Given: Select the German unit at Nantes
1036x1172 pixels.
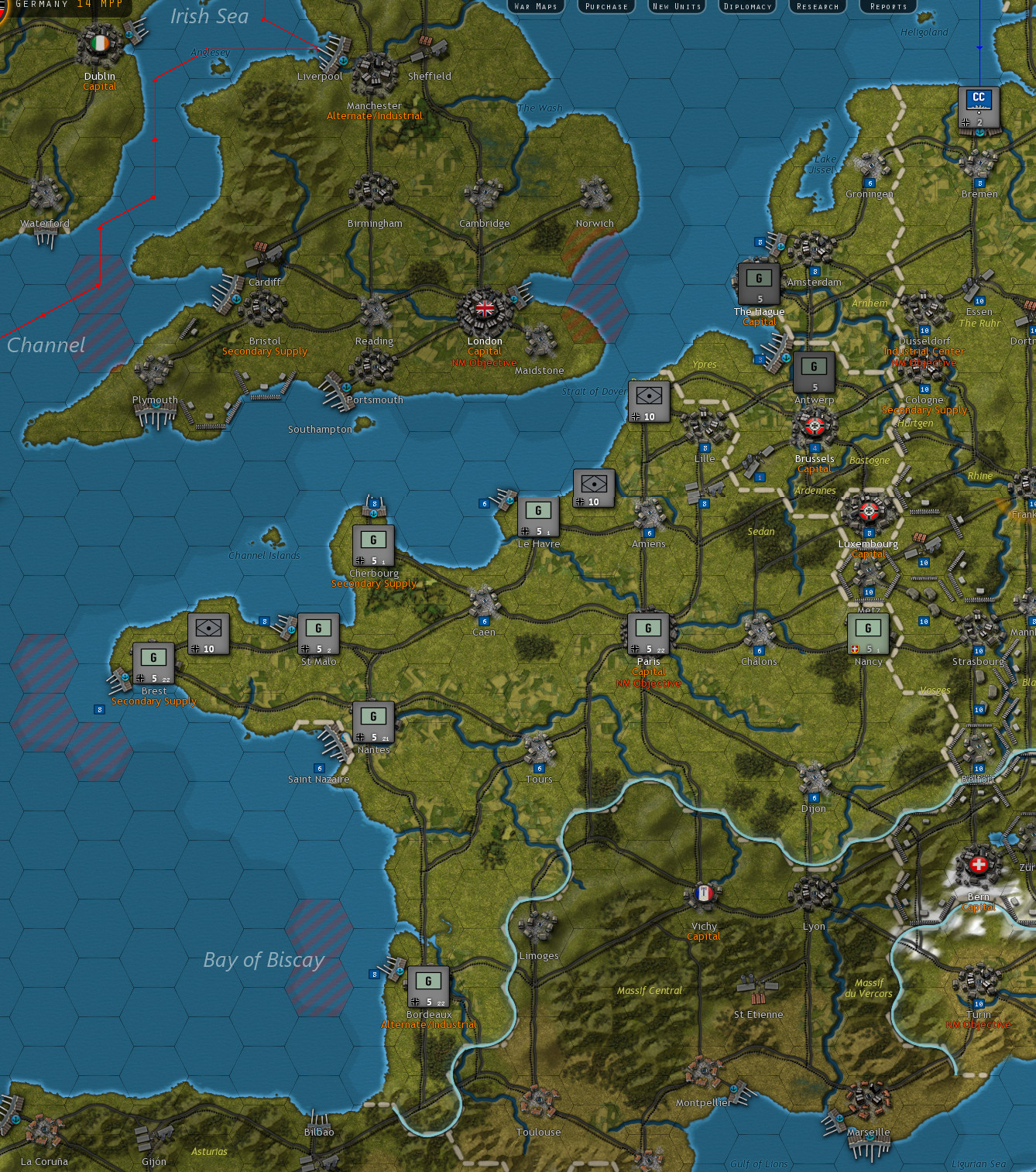Looking at the screenshot, I should coord(375,721).
